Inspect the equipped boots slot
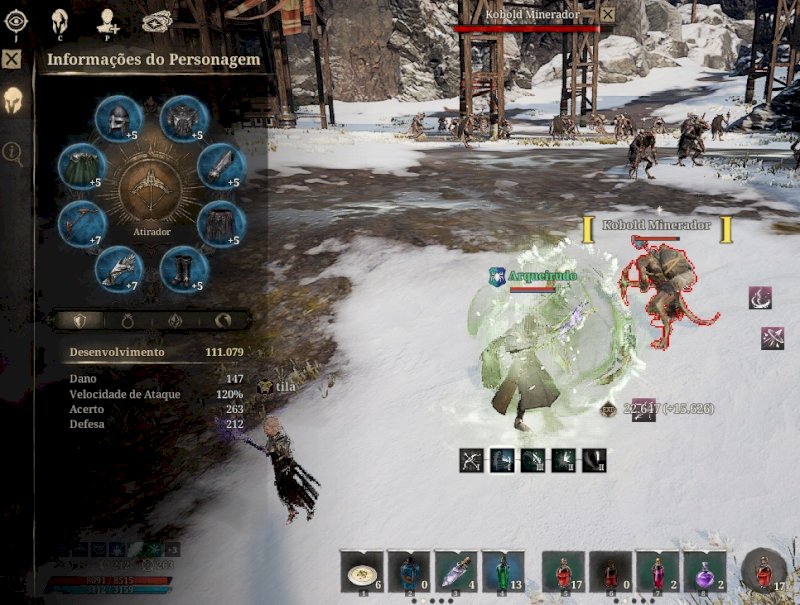 click(x=183, y=269)
